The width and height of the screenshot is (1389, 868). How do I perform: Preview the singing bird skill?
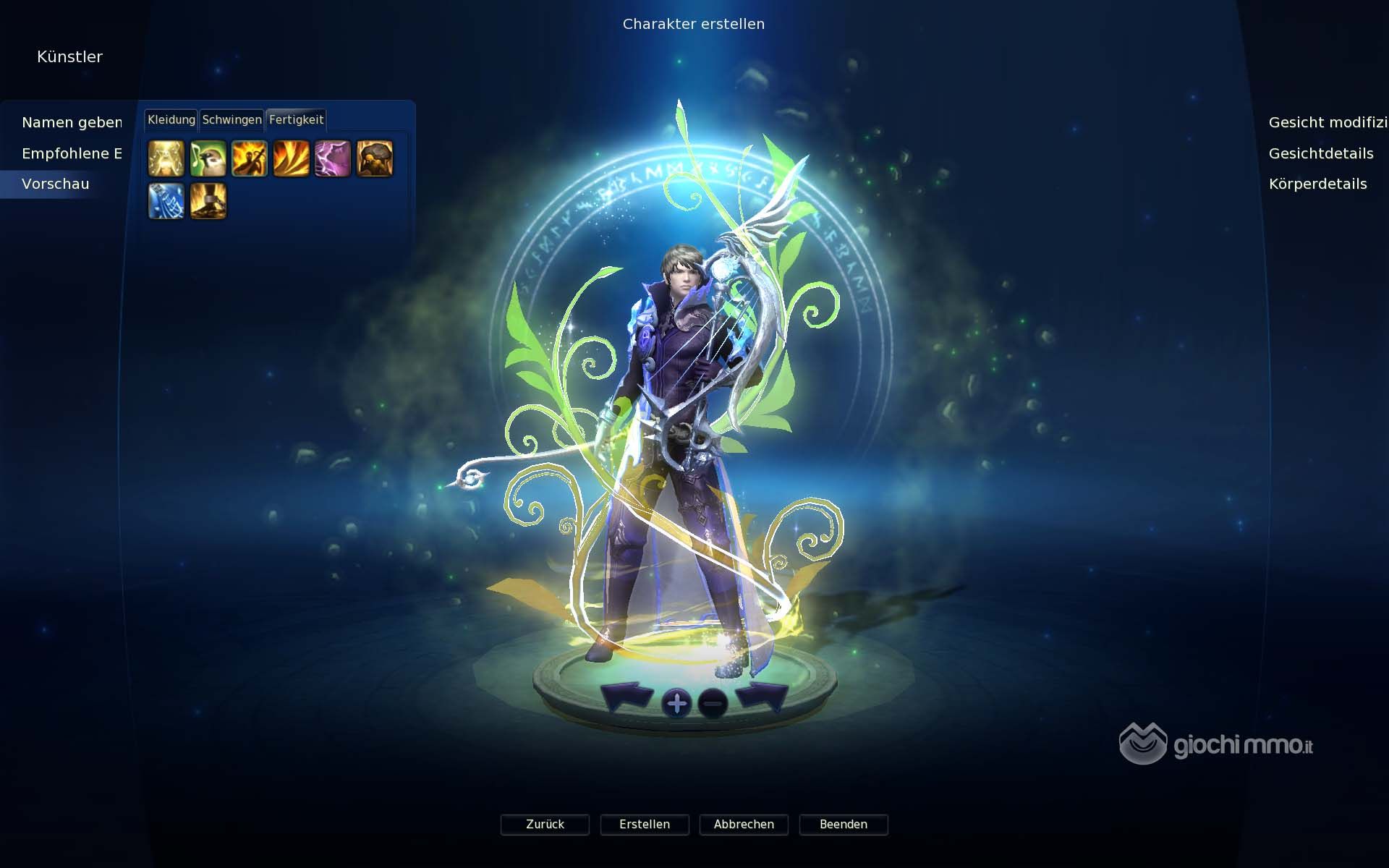pyautogui.click(x=208, y=158)
